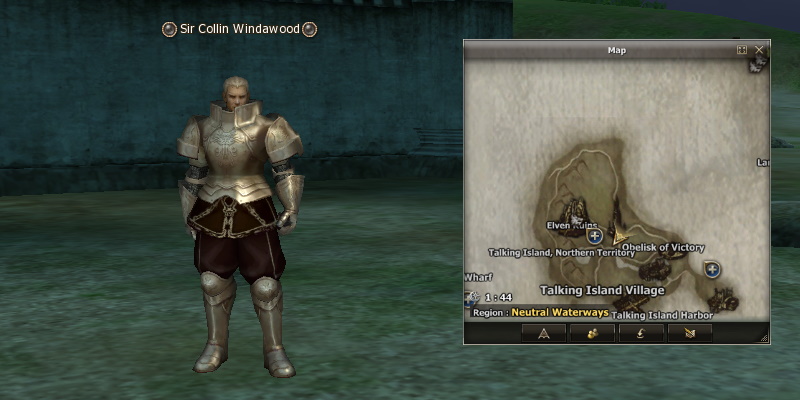800x400 pixels.
Task: Click the rightmost map toolbar button
Action: point(689,333)
